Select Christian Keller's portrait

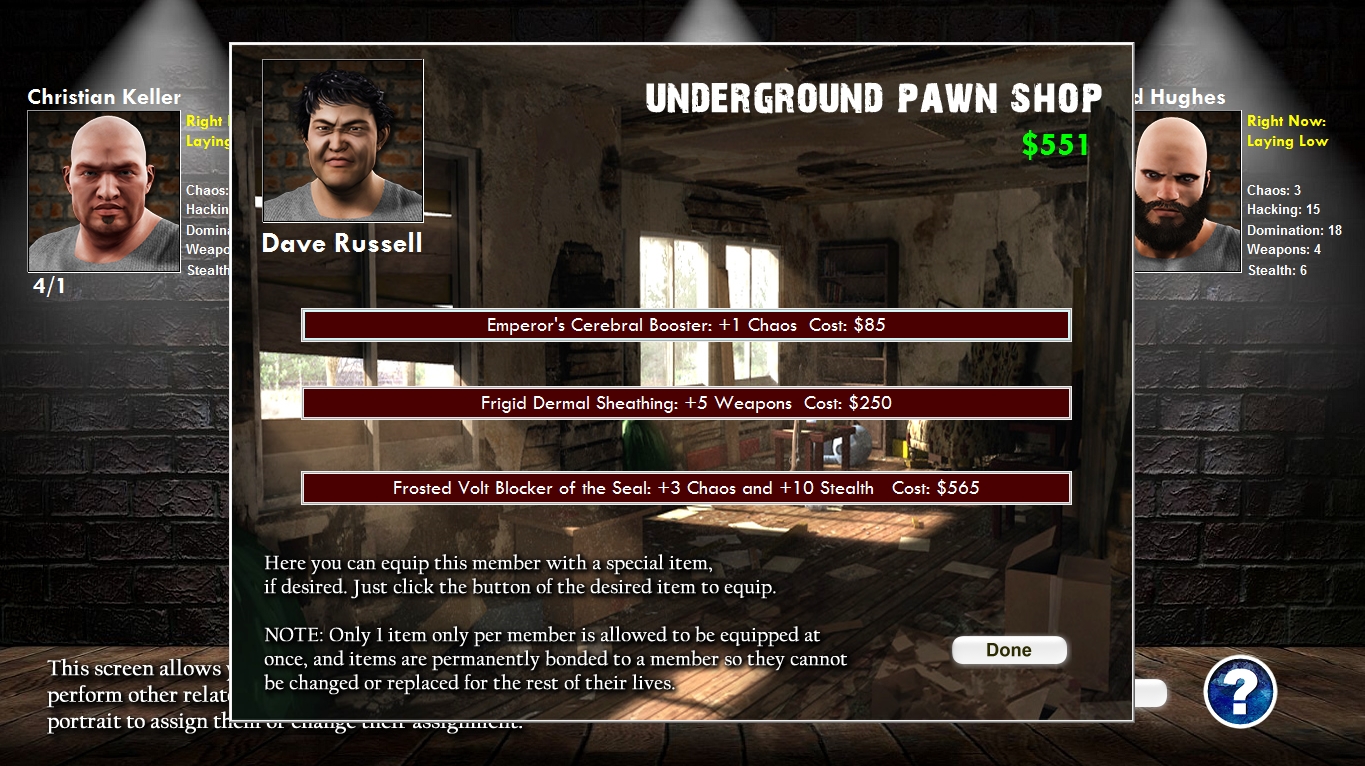pos(103,190)
